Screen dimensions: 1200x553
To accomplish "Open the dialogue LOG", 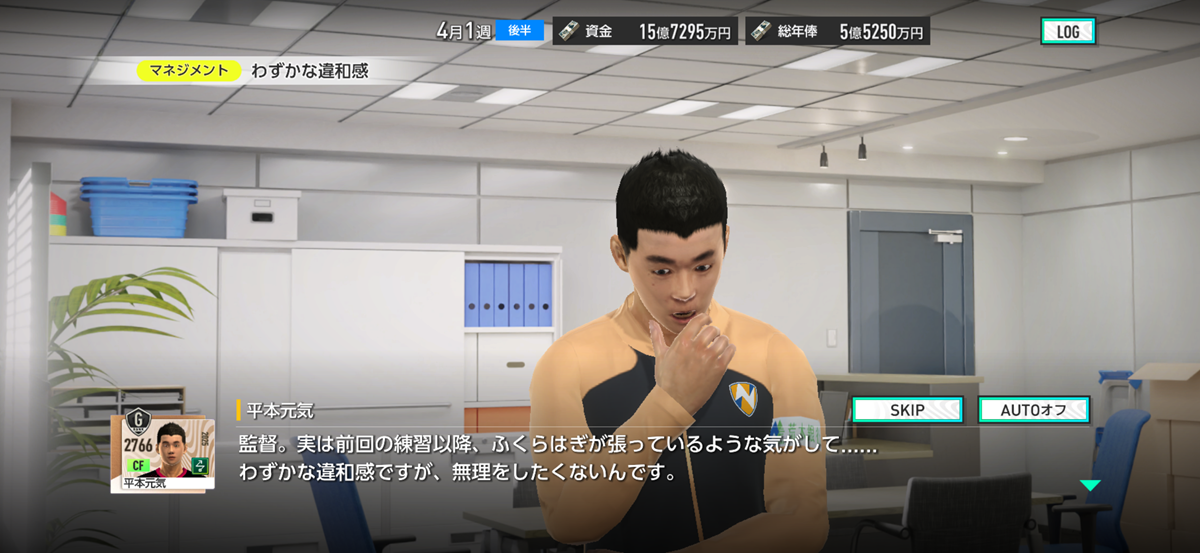I will coord(1067,31).
